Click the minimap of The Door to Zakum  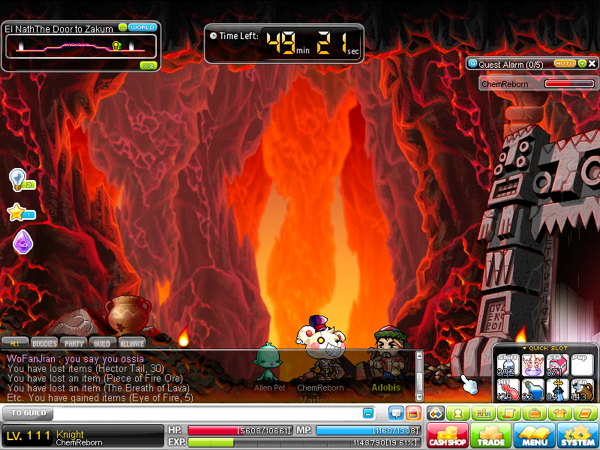pyautogui.click(x=80, y=49)
